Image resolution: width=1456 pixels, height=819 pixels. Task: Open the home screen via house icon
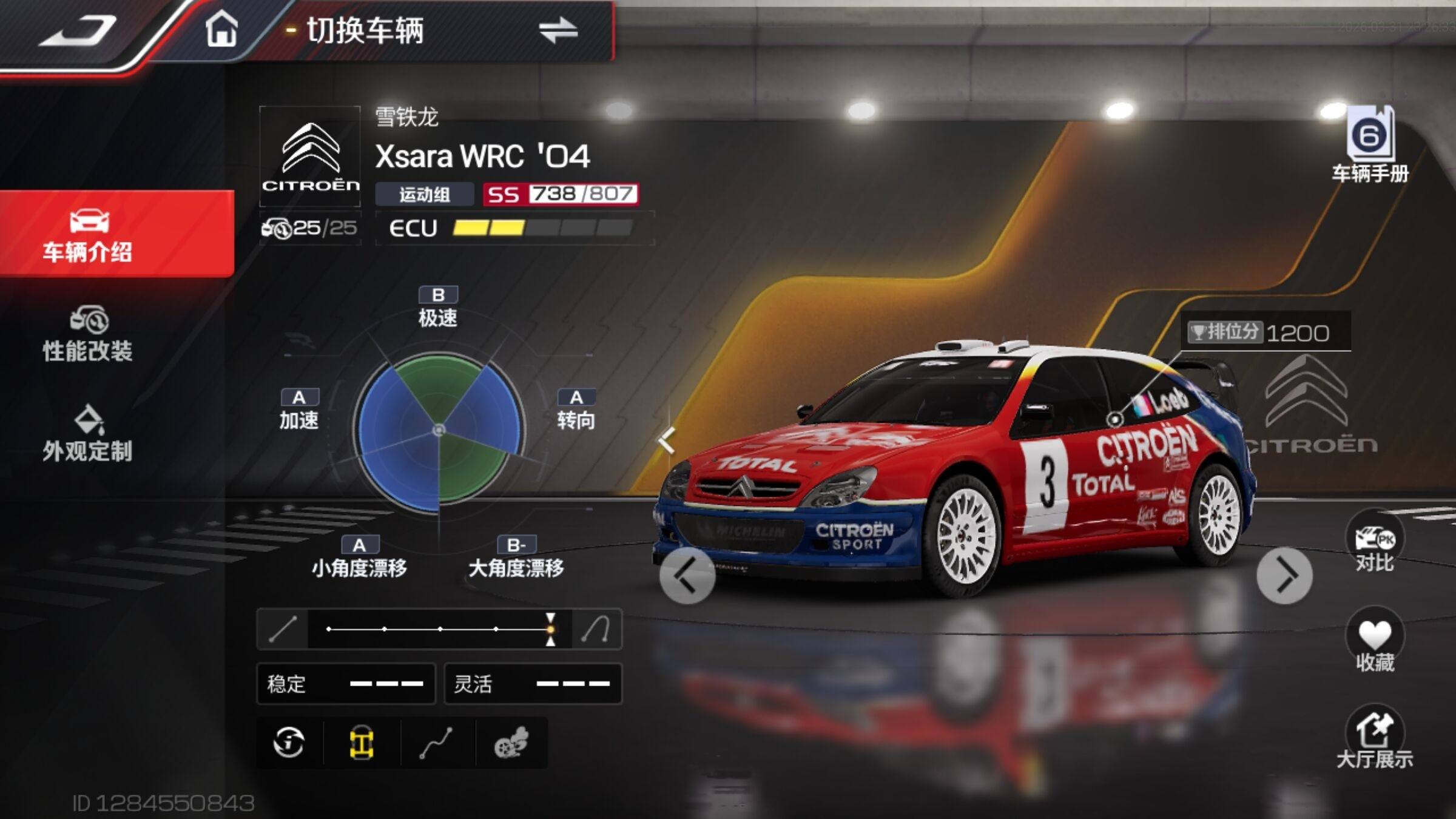[x=221, y=29]
